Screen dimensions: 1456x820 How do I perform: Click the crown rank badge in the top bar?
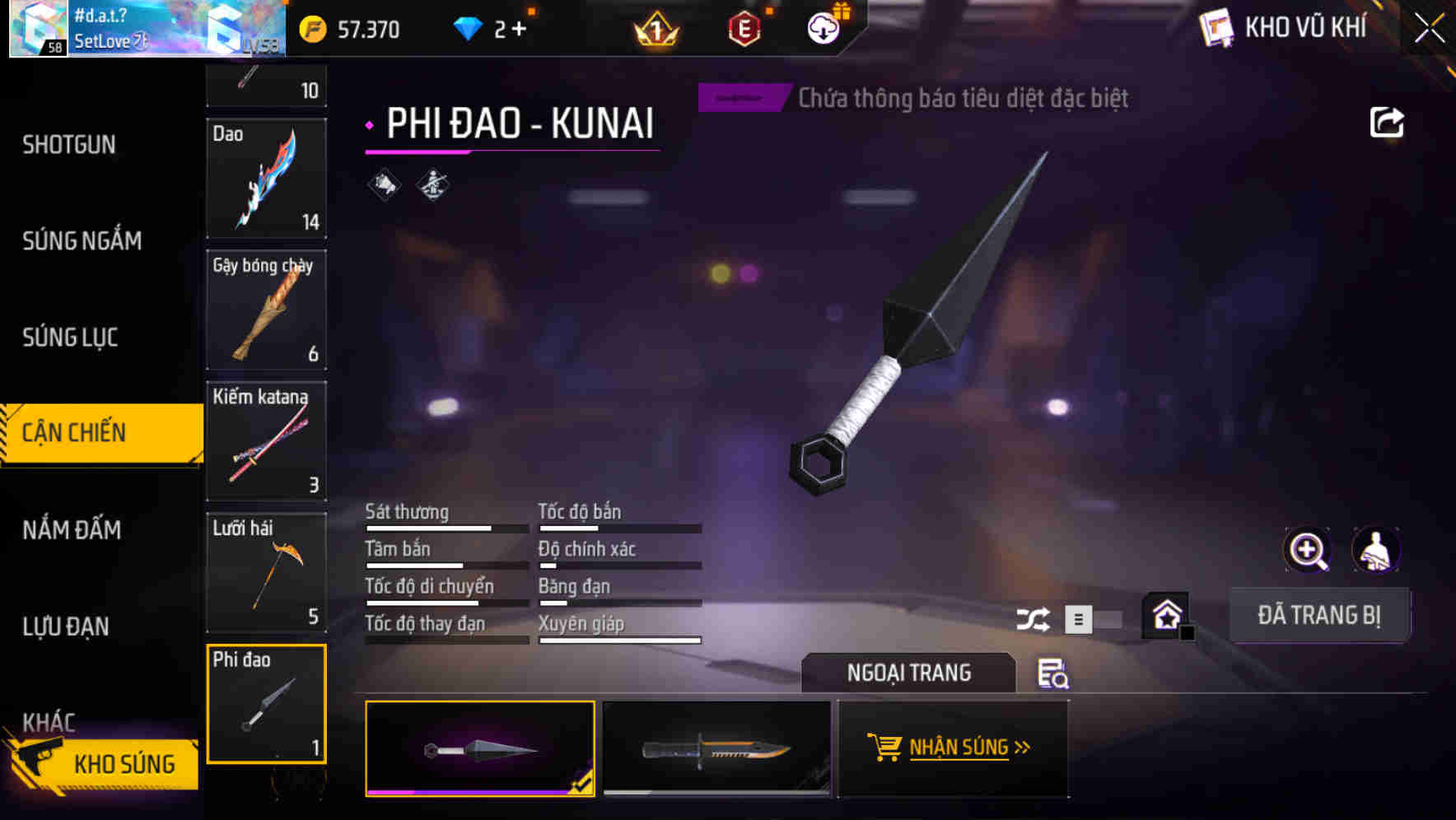click(655, 30)
